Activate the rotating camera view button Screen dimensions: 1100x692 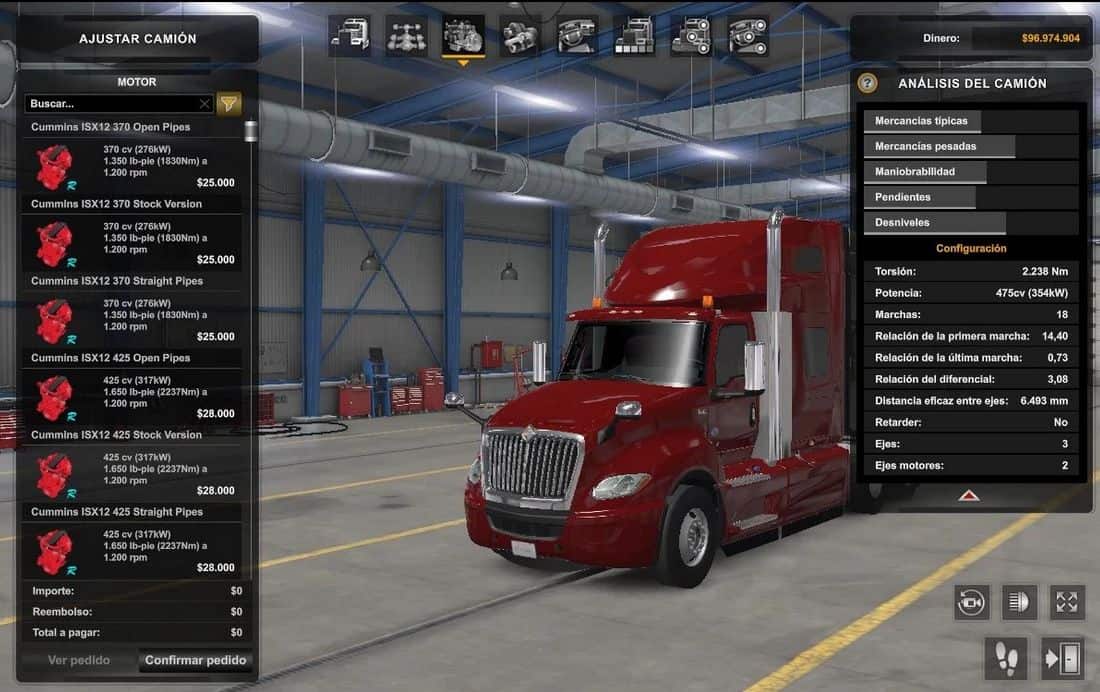tap(972, 602)
